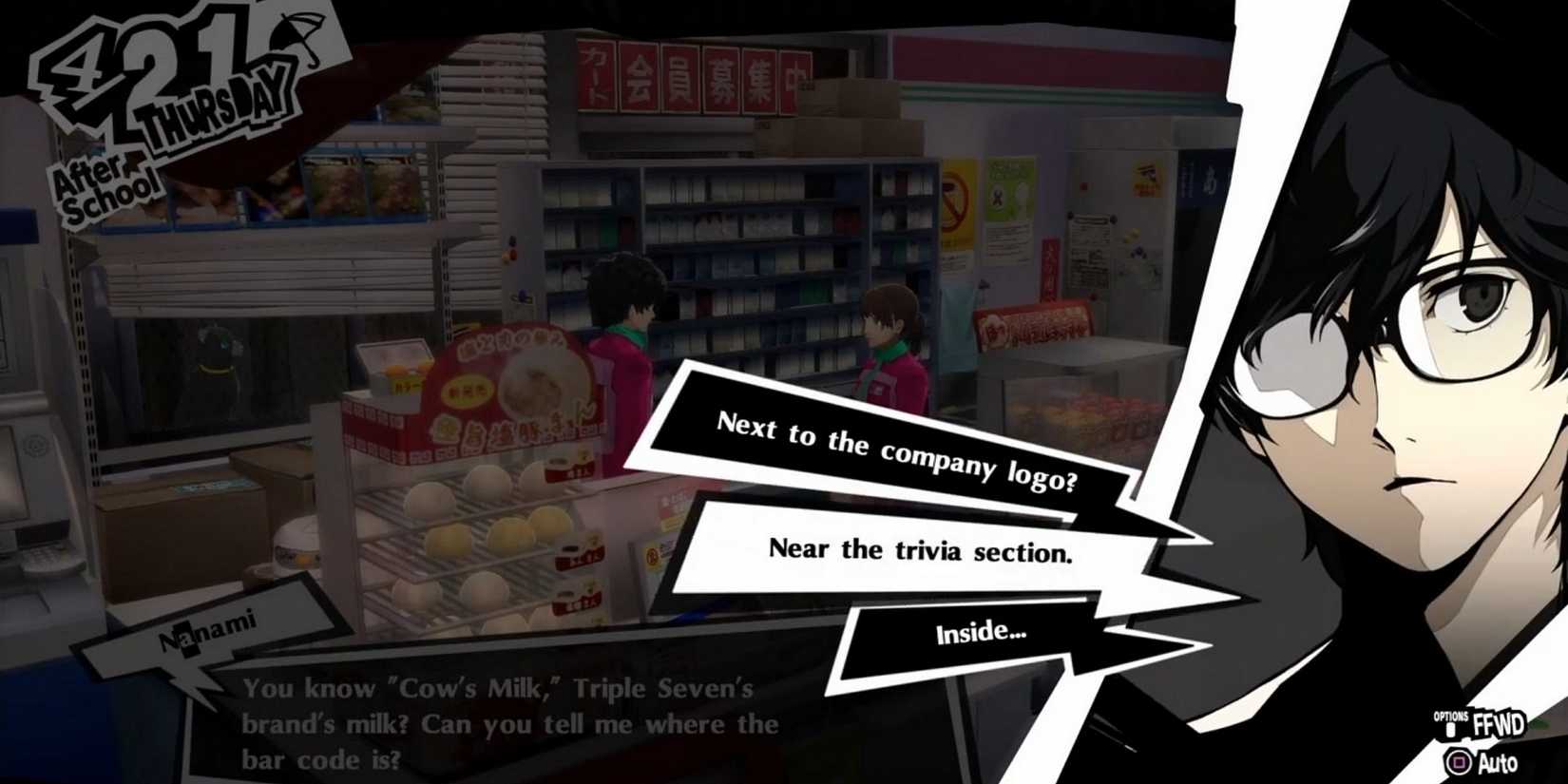The image size is (1568, 784).
Task: Select the protagonist portrait on the right
Action: tap(1406, 361)
